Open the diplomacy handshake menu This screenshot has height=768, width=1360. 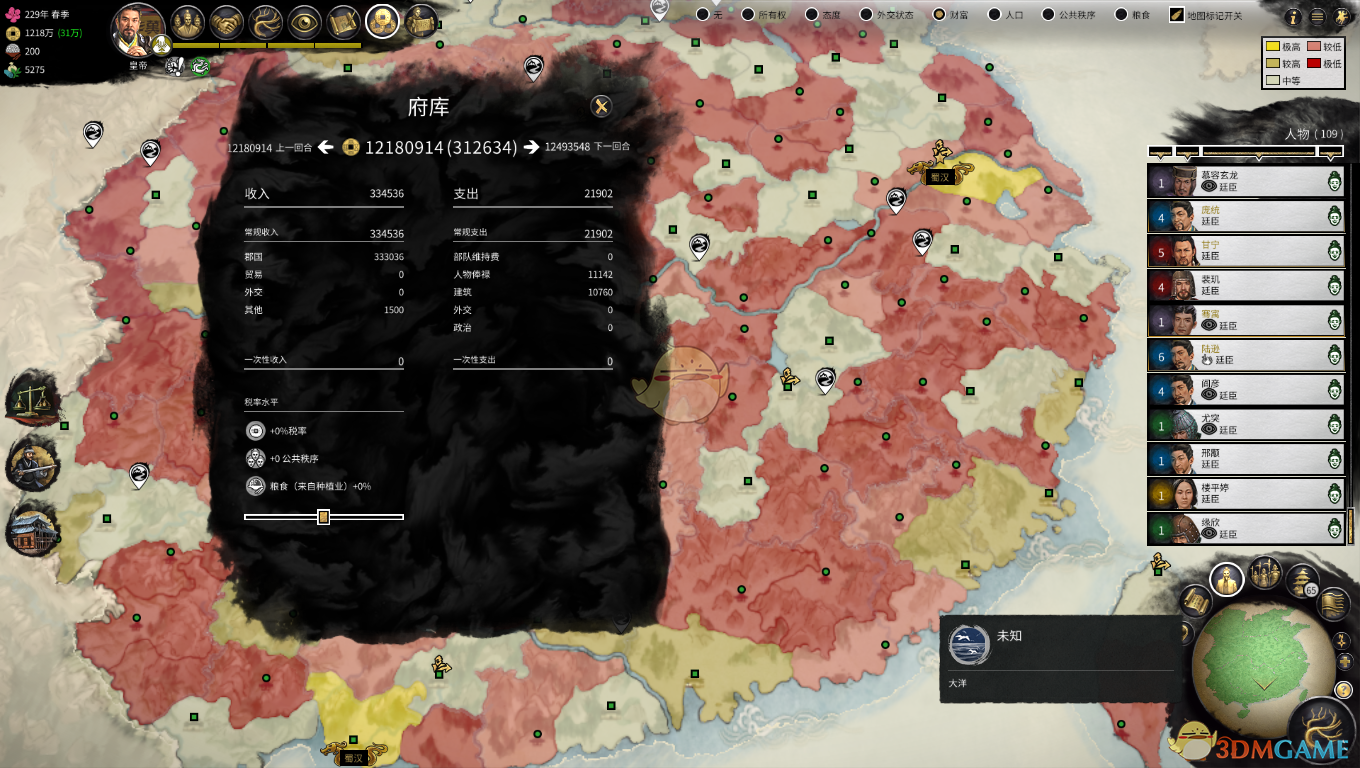tap(228, 22)
